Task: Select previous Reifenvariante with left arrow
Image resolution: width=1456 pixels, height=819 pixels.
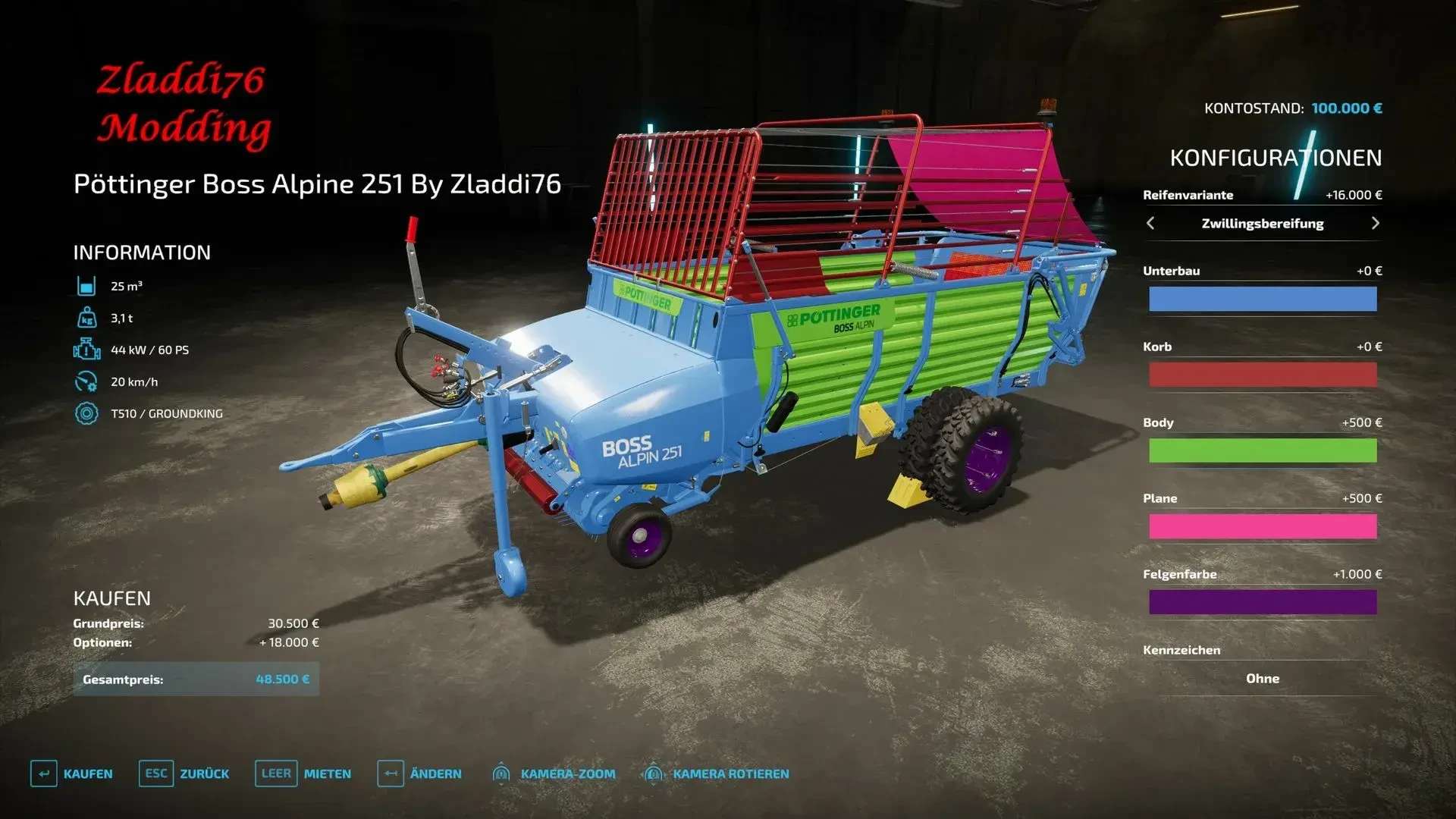Action: pos(1150,223)
